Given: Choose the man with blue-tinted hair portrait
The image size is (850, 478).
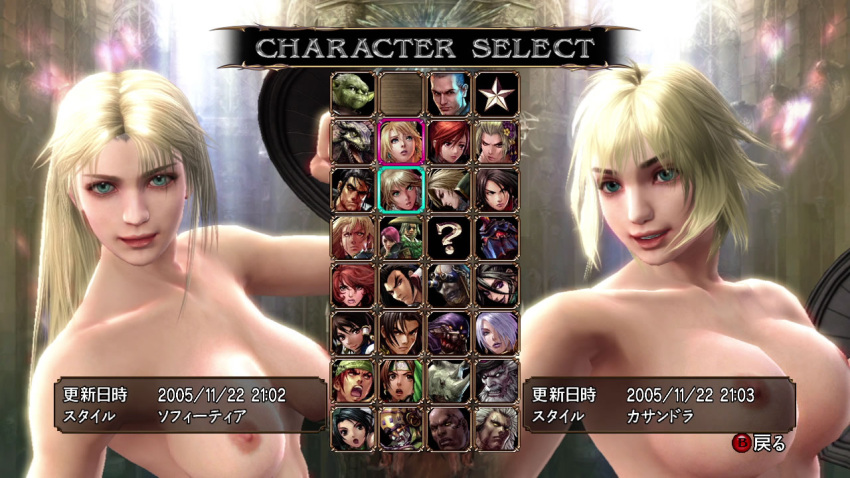Looking at the screenshot, I should [449, 93].
